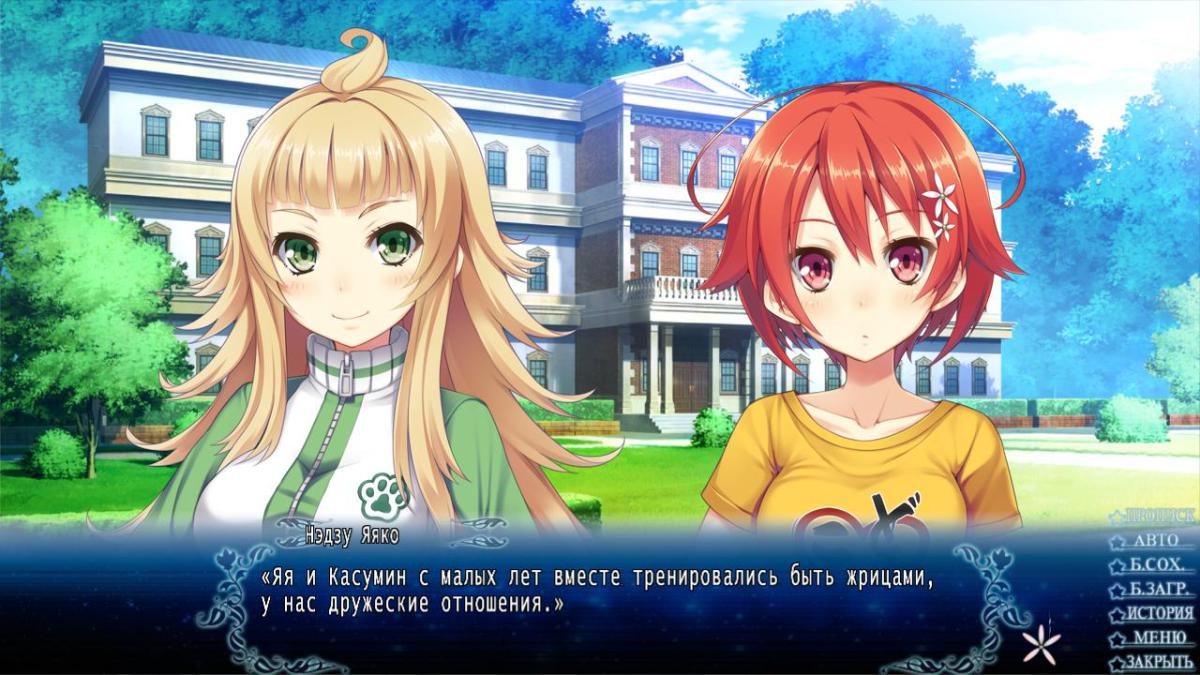Image resolution: width=1200 pixels, height=675 pixels.
Task: Open the МЕНЮ button
Action: [x=1157, y=638]
